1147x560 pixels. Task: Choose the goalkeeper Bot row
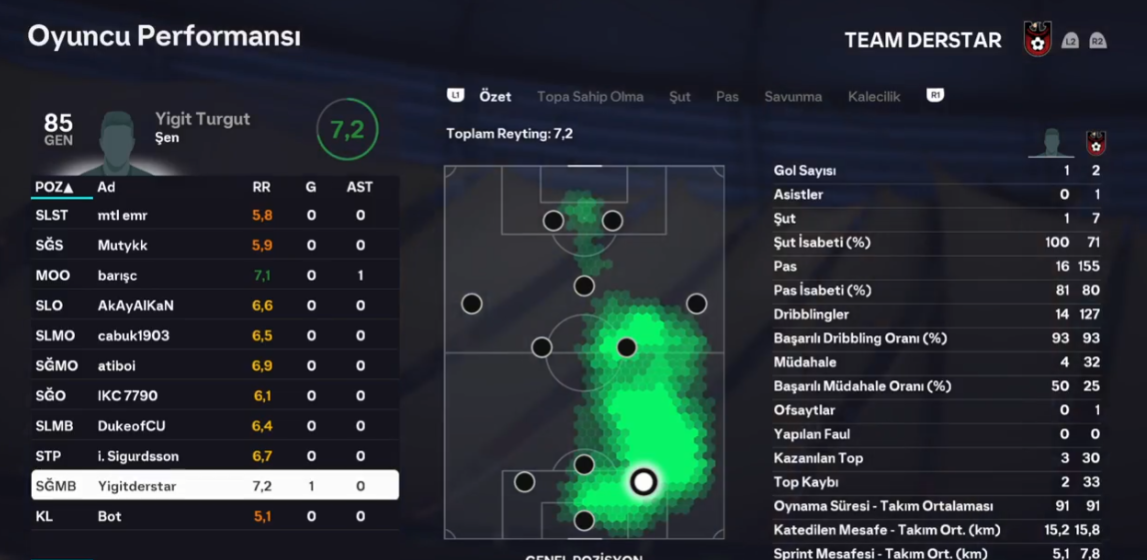[x=215, y=517]
